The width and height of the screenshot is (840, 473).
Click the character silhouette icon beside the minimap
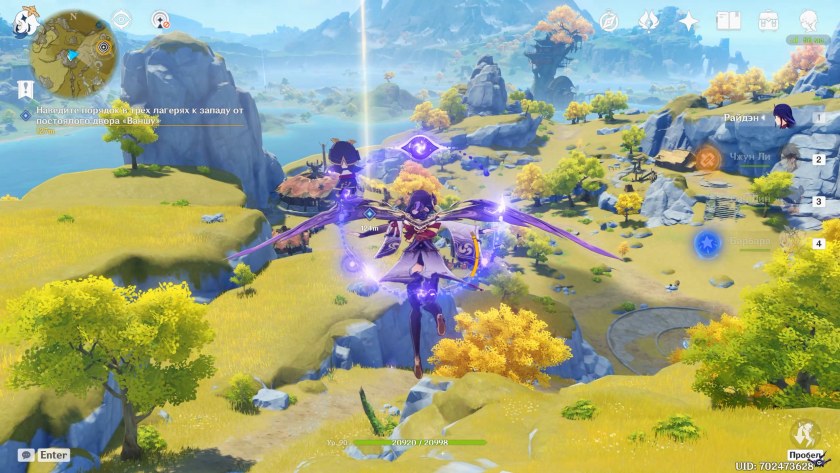[x=160, y=20]
